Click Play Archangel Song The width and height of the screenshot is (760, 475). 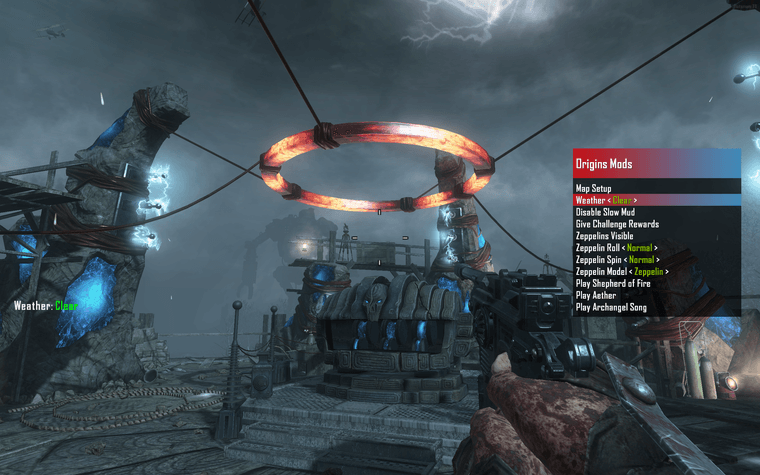(611, 308)
